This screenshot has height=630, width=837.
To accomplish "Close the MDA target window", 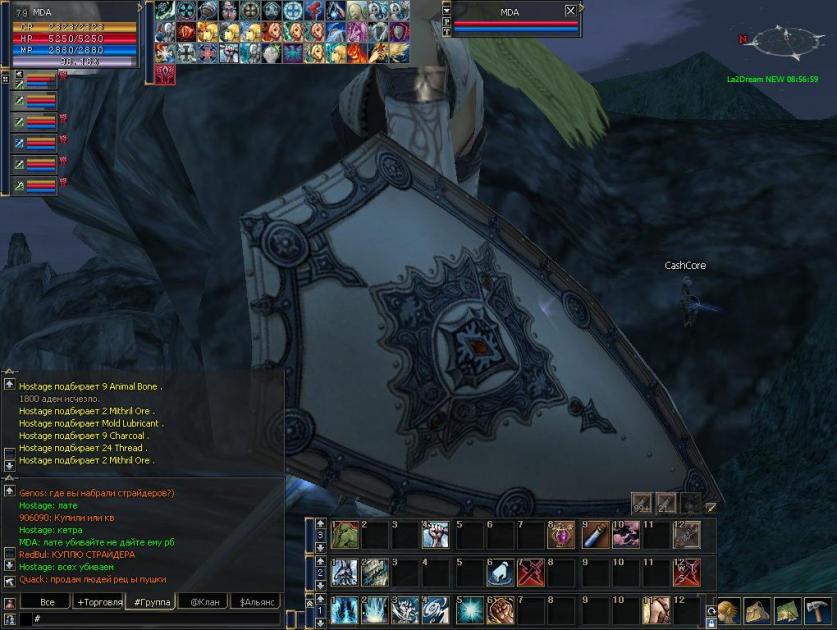I will tap(570, 10).
